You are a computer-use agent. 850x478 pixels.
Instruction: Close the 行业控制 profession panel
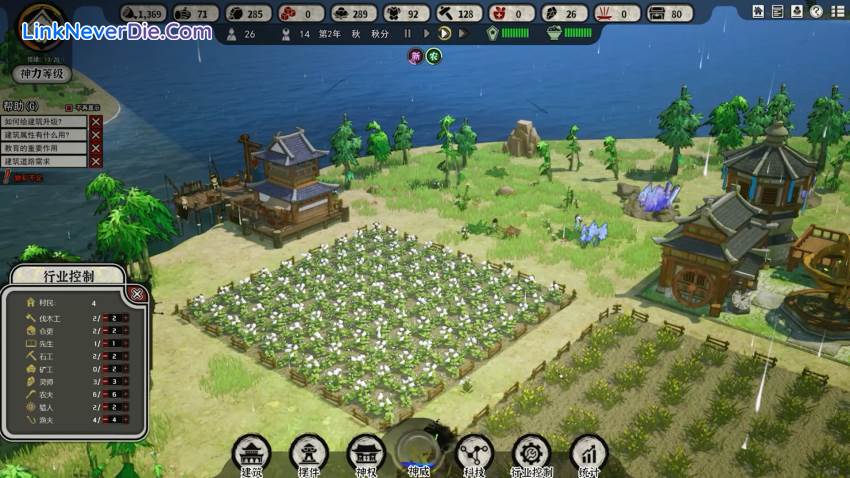(138, 294)
